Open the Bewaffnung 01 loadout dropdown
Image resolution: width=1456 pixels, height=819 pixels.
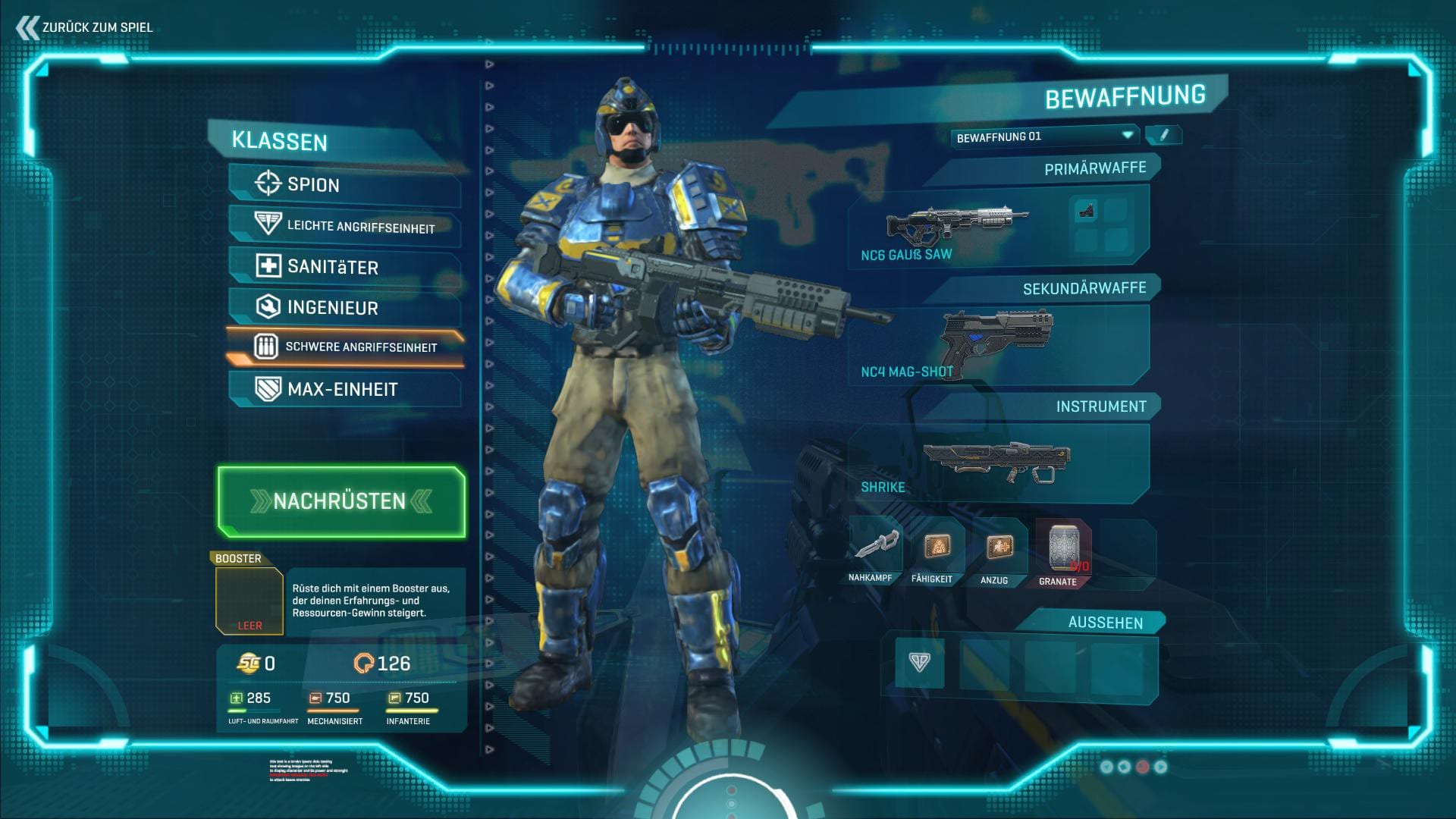coord(1045,136)
